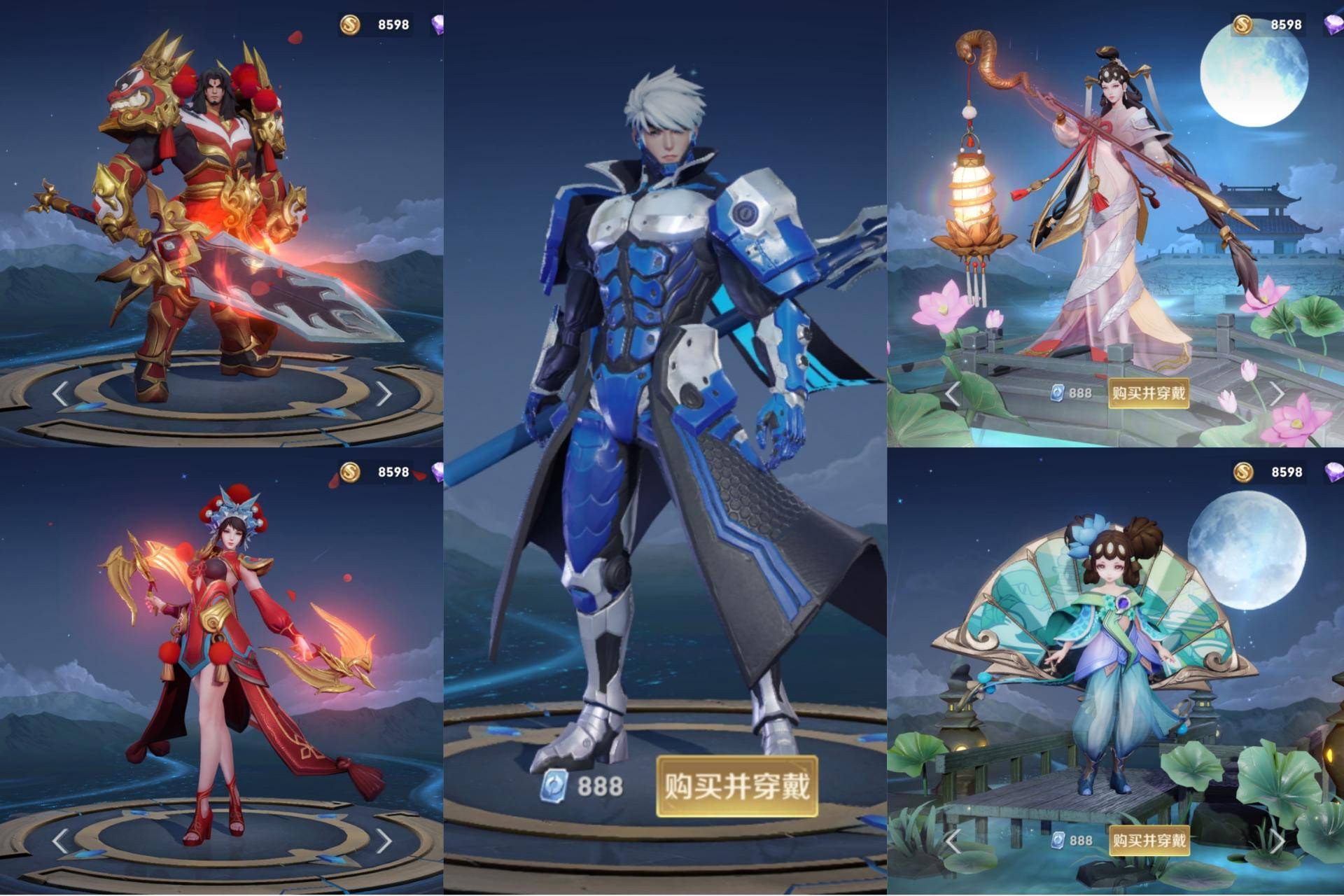Select left arrow beside the lantern lady
The width and height of the screenshot is (1344, 896).
click(952, 394)
